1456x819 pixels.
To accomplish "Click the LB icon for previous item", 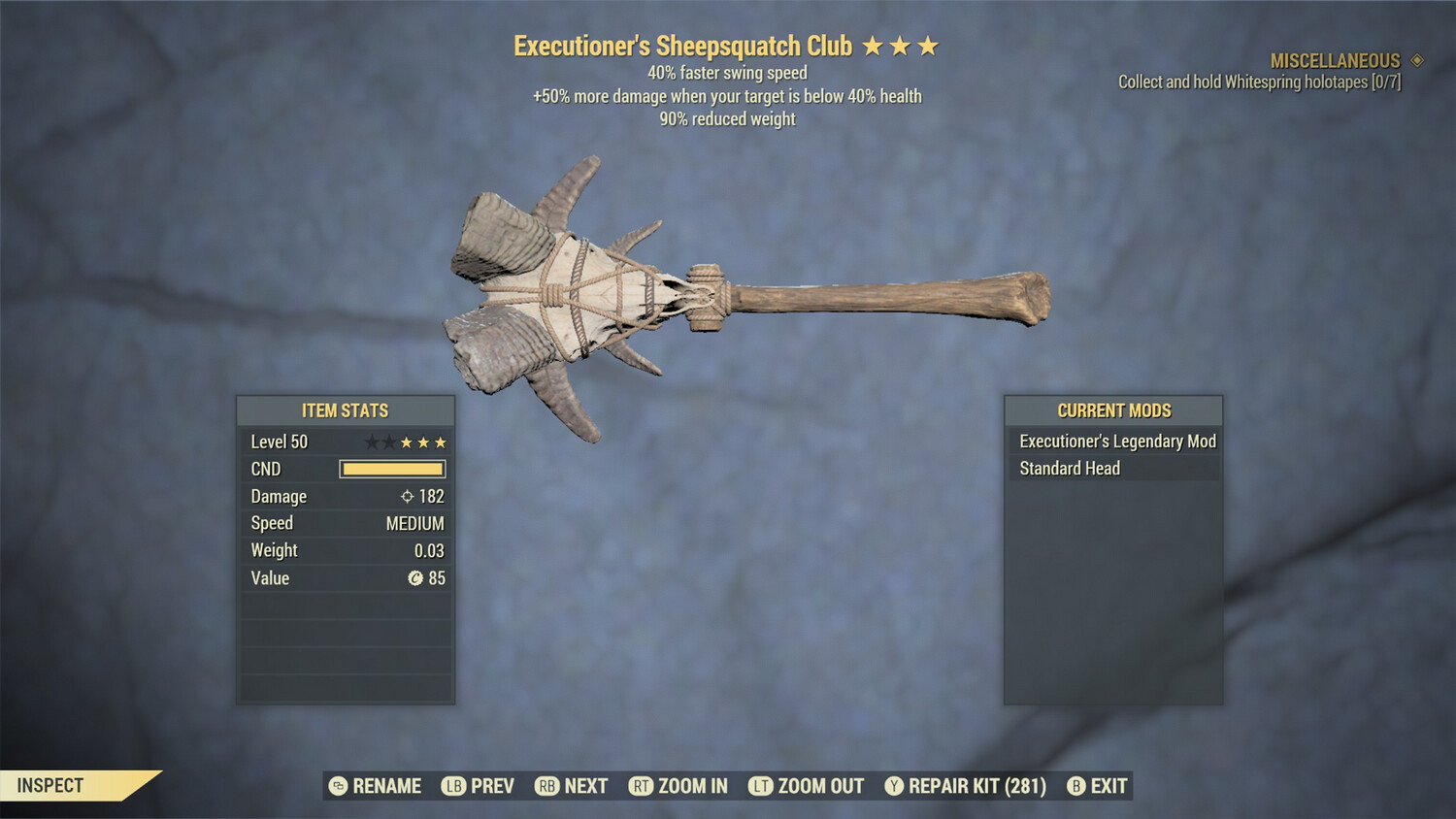I will [x=452, y=786].
